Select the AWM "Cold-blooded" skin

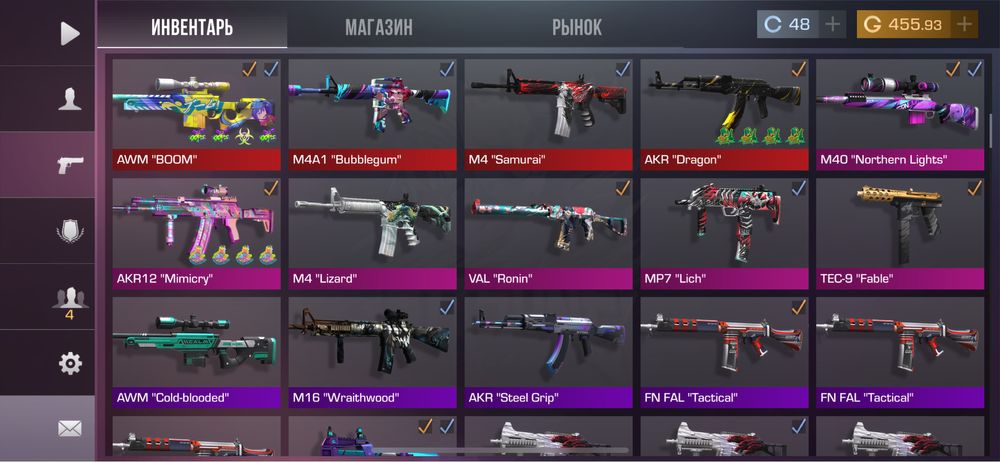coord(196,352)
